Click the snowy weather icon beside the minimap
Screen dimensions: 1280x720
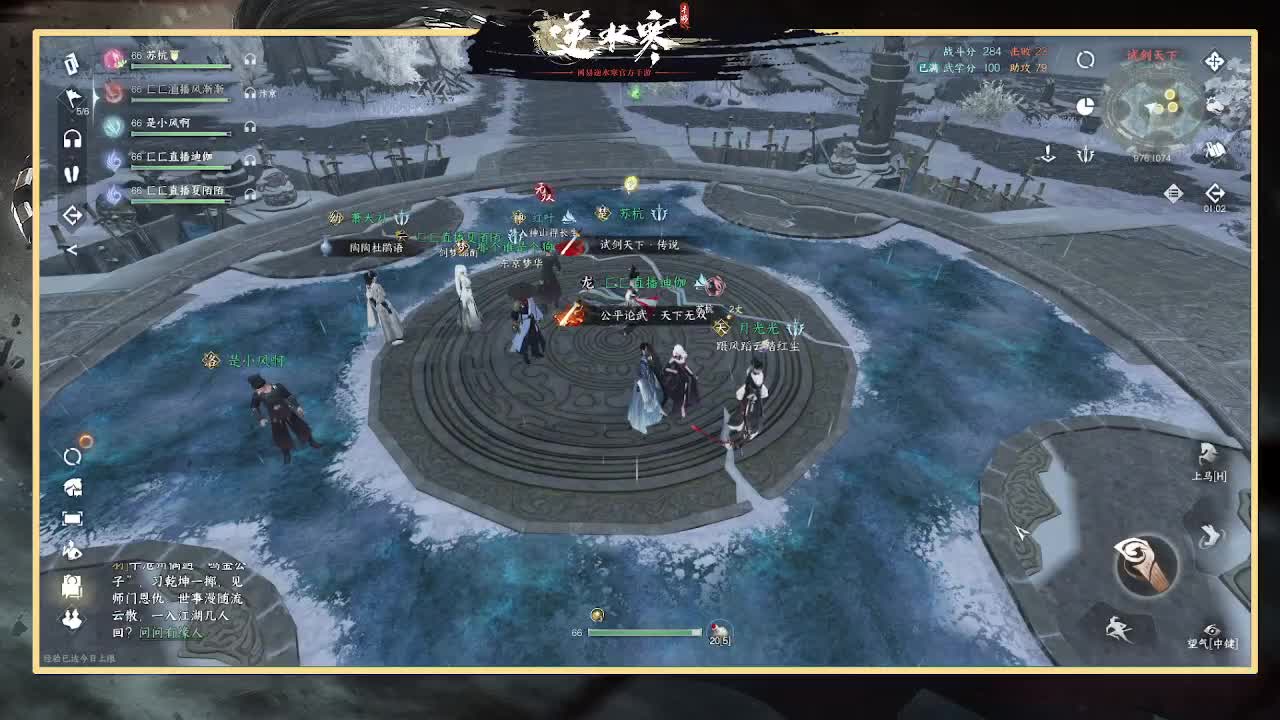[x=1215, y=105]
